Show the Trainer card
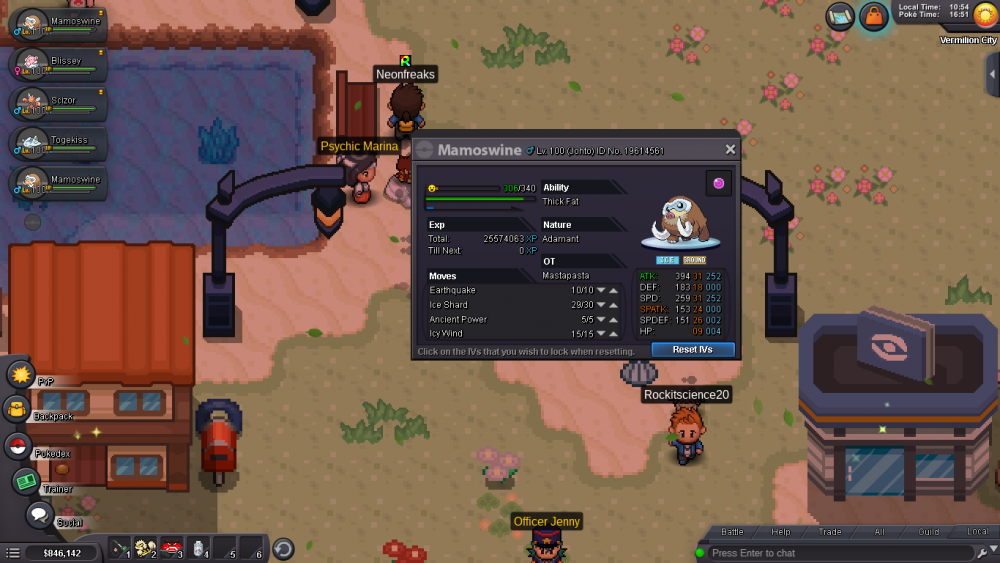The image size is (1000, 563). pyautogui.click(x=25, y=482)
